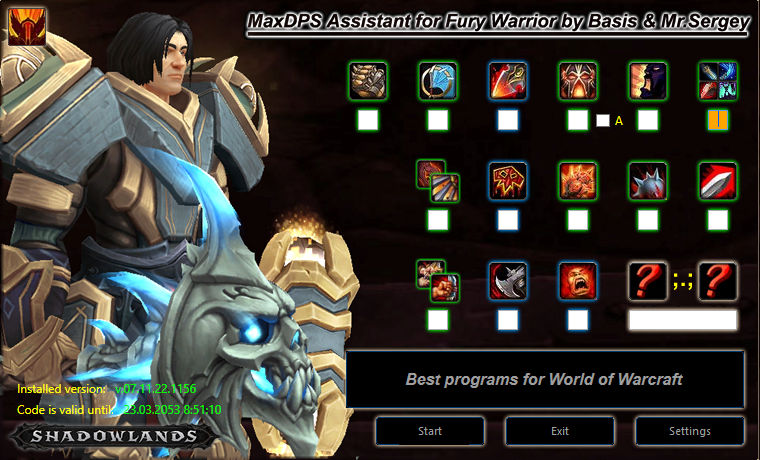The image size is (760, 460).
Task: Tick the checkbox under the gauntlet icon
Action: 368,120
